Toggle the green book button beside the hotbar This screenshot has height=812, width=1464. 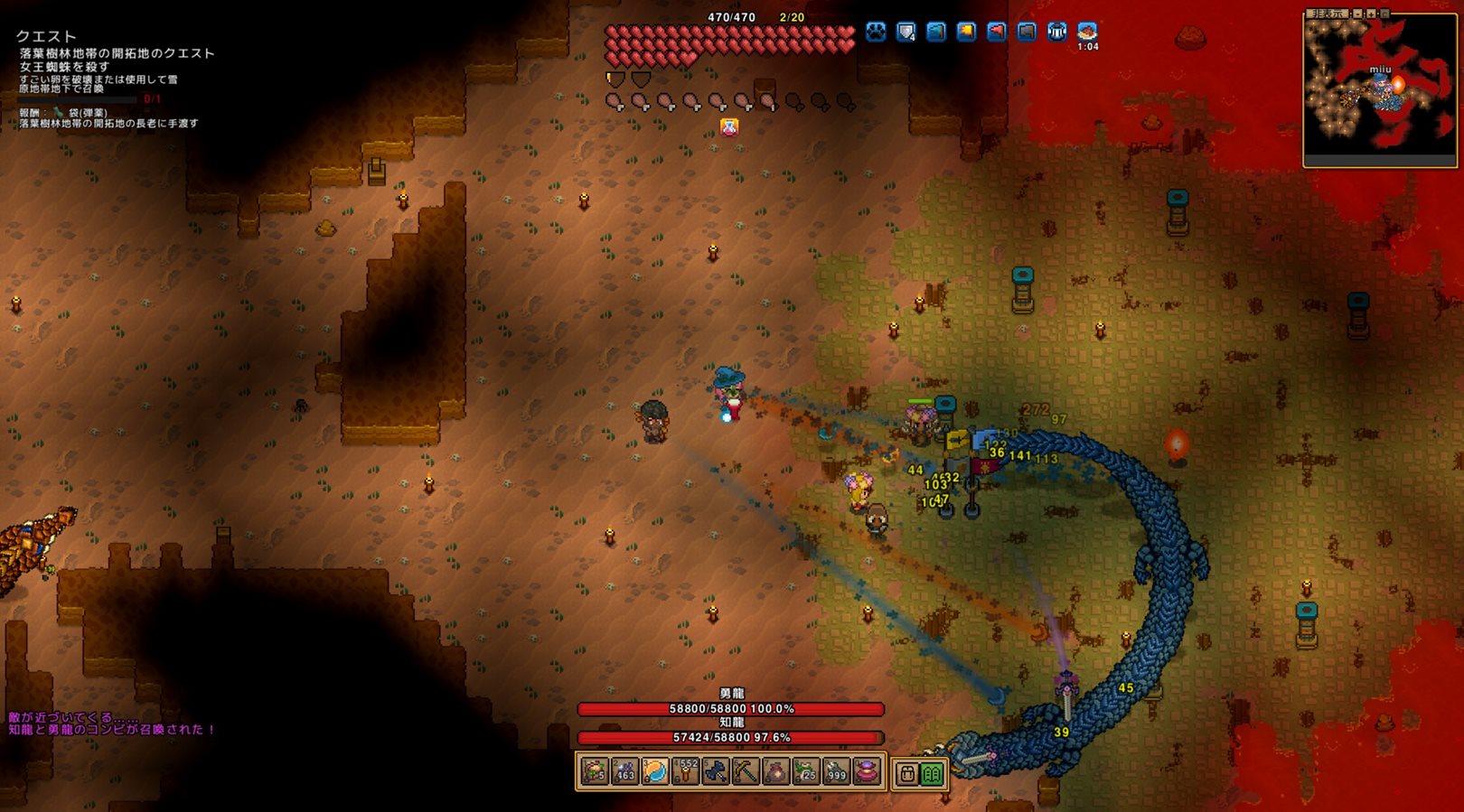point(932,773)
